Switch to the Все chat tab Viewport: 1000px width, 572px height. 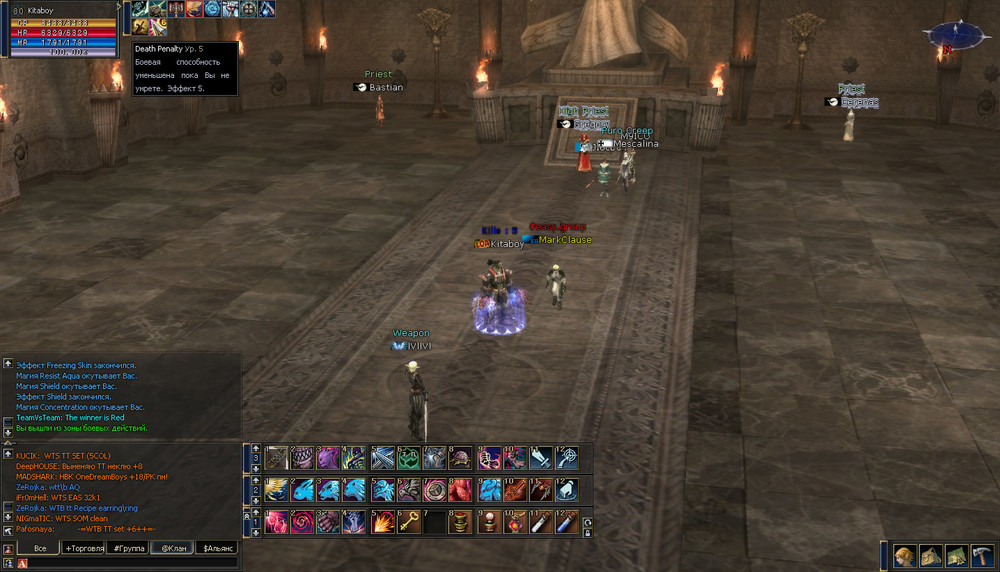point(40,548)
